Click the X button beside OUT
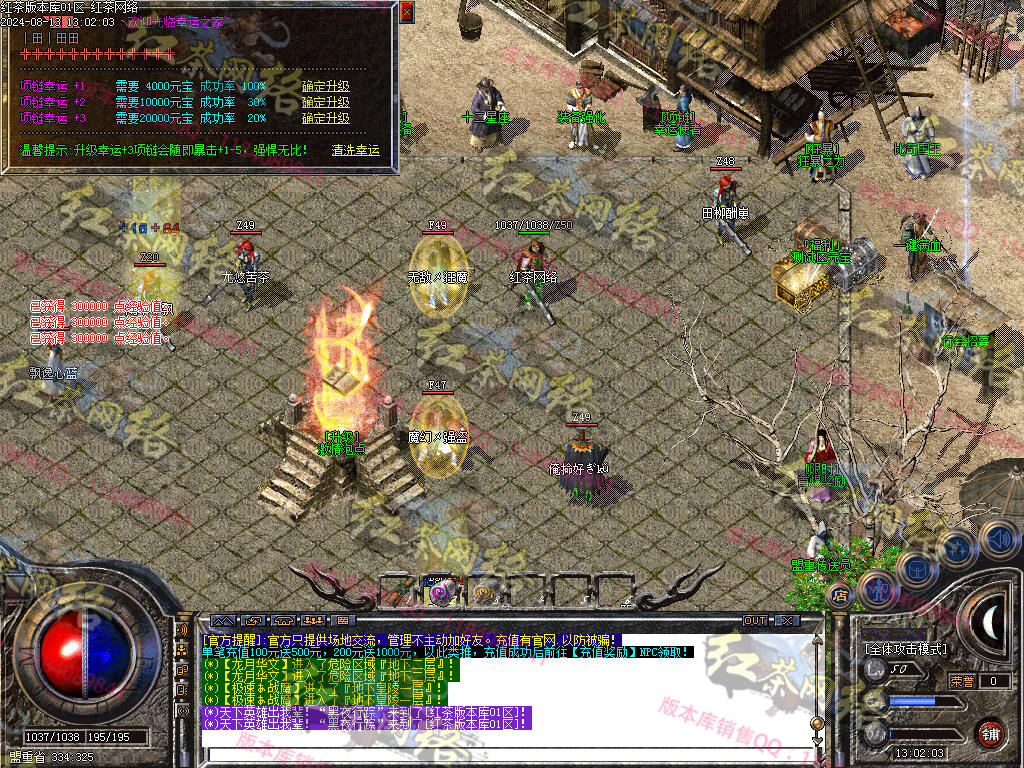The height and width of the screenshot is (768, 1024). click(787, 621)
